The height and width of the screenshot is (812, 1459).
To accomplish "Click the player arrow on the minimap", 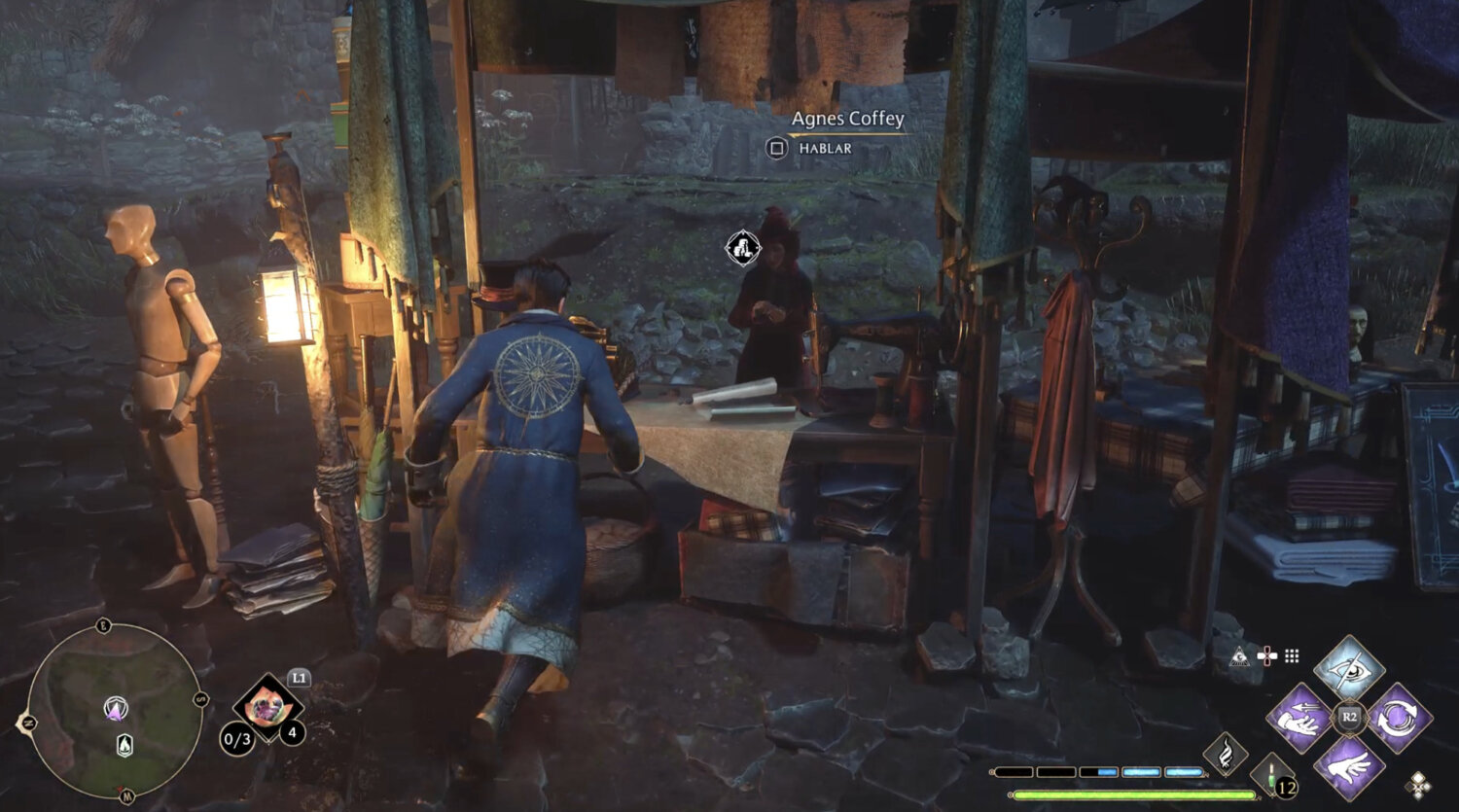I will point(116,709).
